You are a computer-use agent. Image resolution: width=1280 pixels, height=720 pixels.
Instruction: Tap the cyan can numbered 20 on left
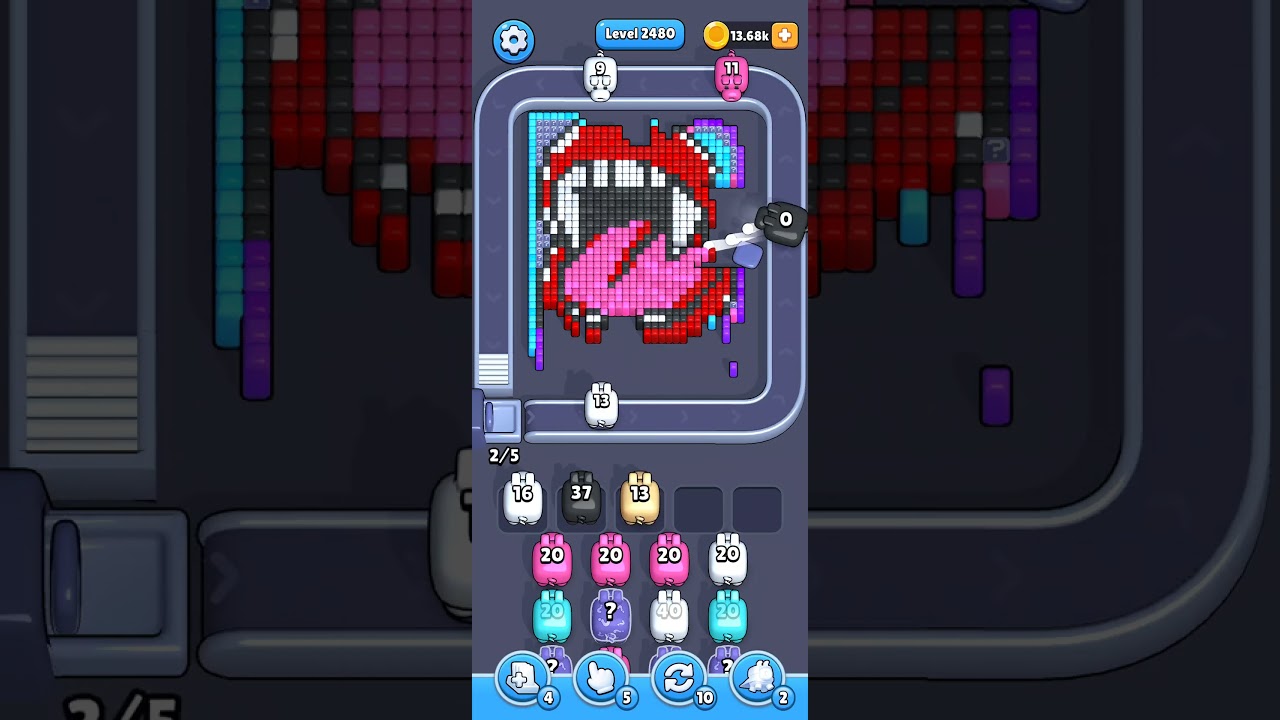551,613
